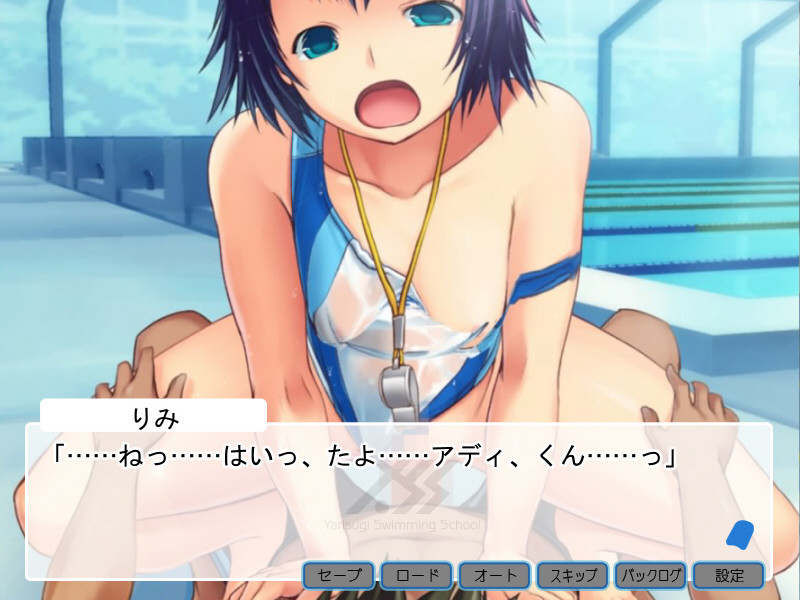The width and height of the screenshot is (800, 600).
Task: Show the バックログ (Backlog) history
Action: pos(651,576)
